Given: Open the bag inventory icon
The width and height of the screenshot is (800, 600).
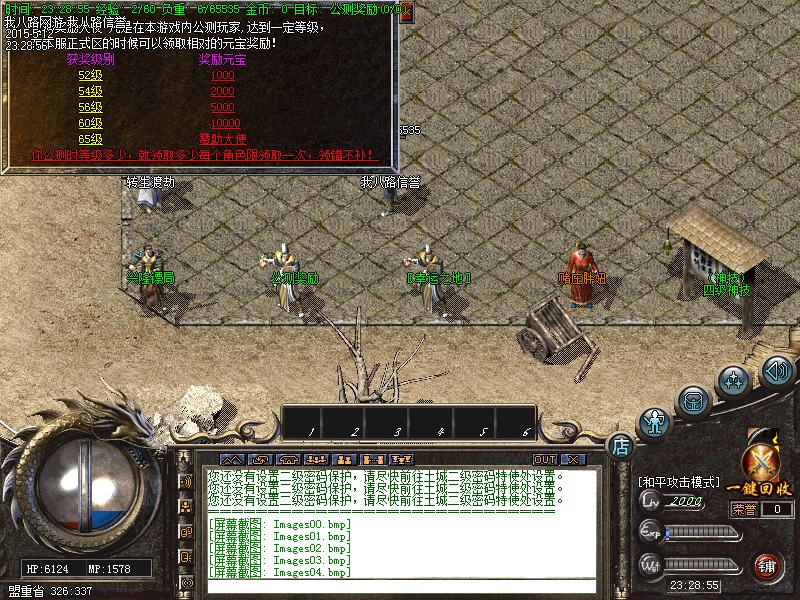Looking at the screenshot, I should (x=692, y=401).
